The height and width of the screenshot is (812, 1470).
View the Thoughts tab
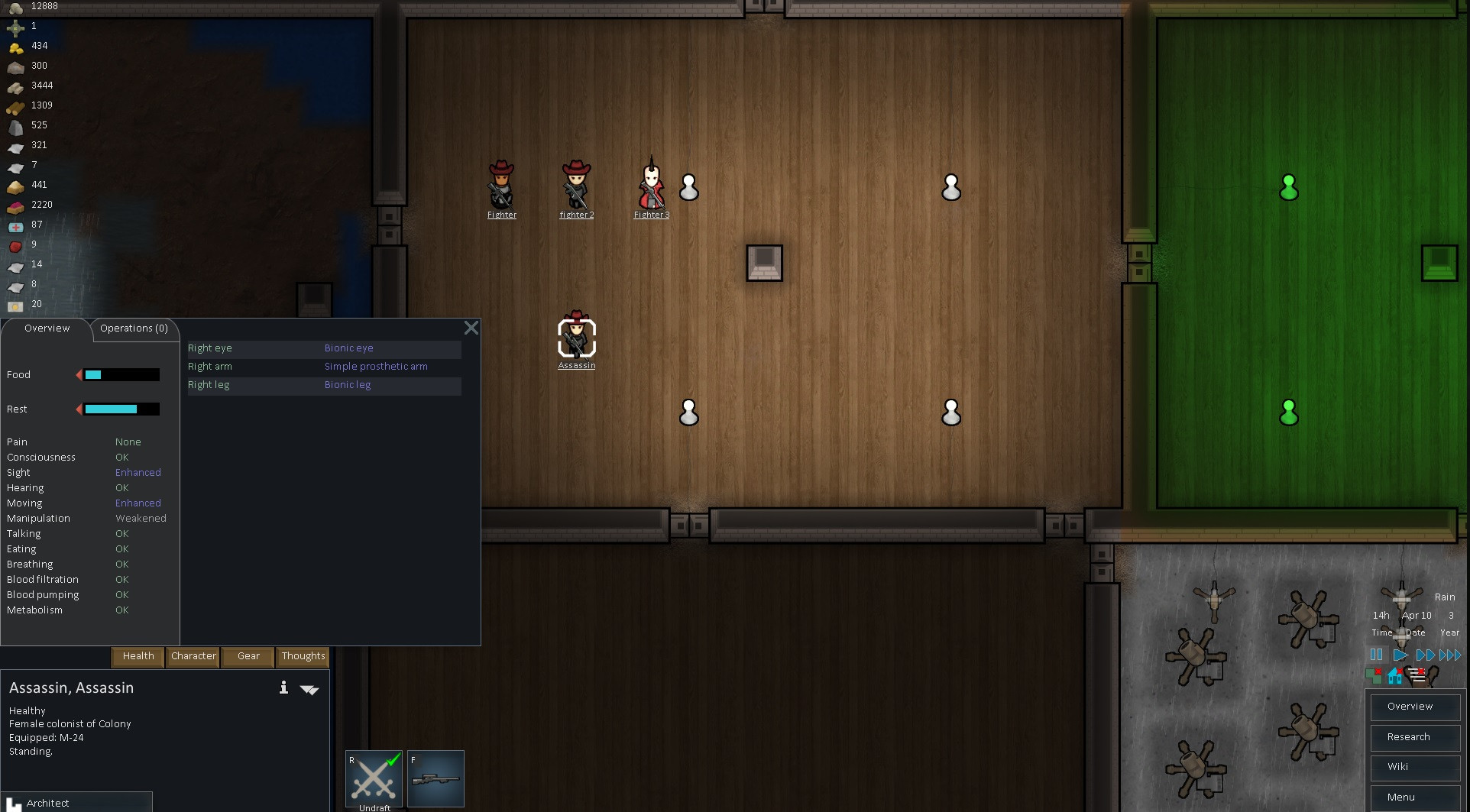303,656
